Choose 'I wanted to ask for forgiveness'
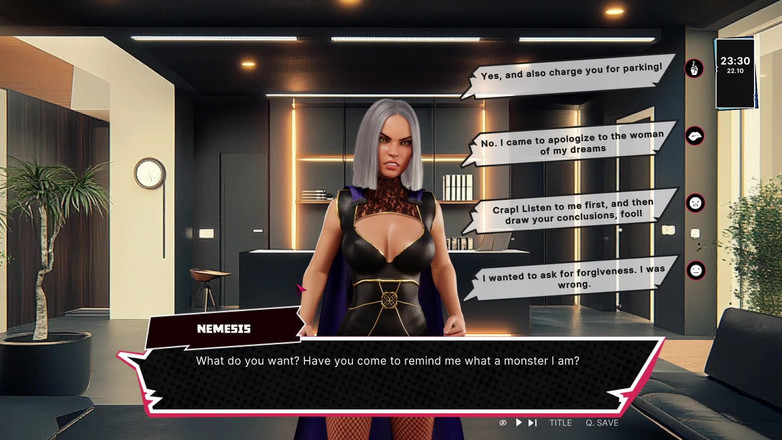The image size is (782, 440). pos(571,276)
